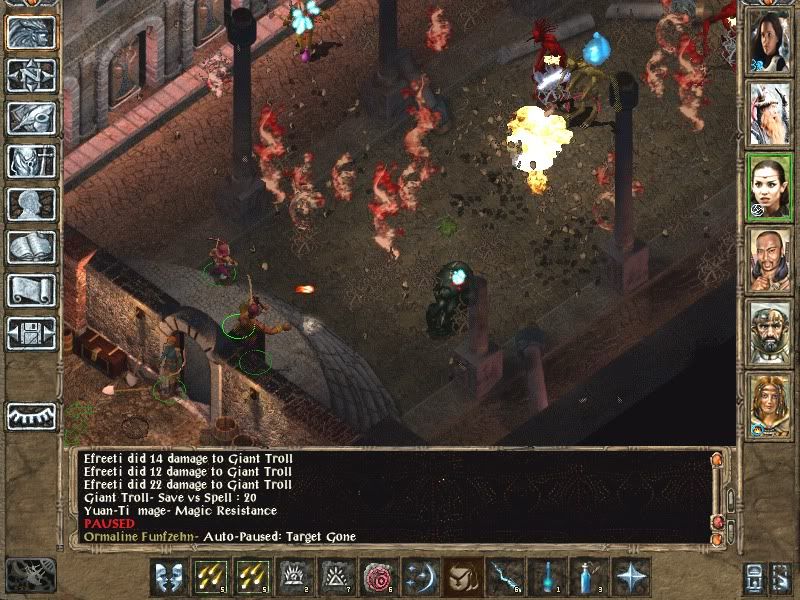
Task: Open options with the floppy disk button
Action: coord(32,333)
